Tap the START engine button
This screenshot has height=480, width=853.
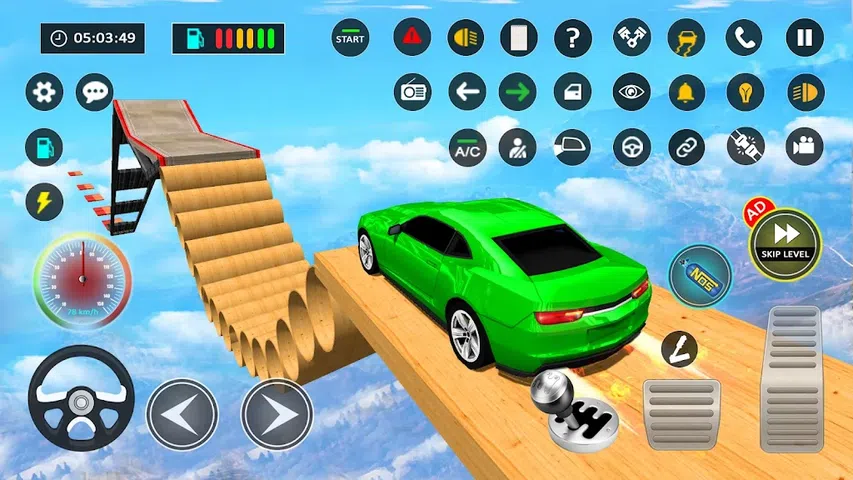click(351, 38)
